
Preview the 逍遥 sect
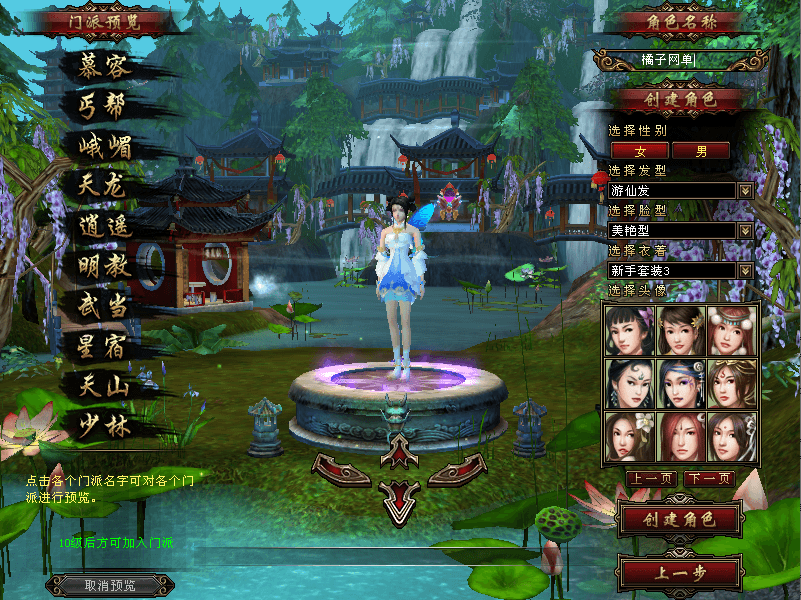[104, 225]
